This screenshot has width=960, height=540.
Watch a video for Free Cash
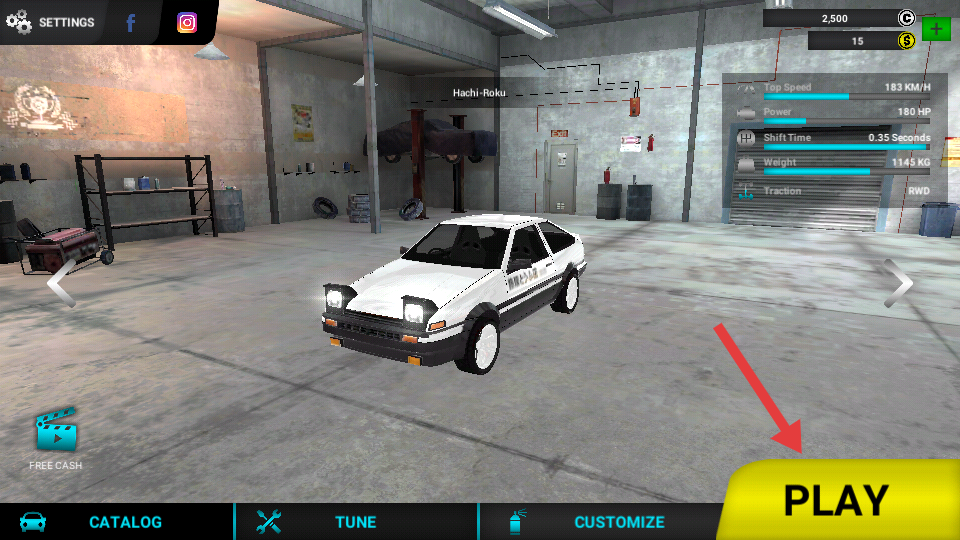click(x=56, y=439)
